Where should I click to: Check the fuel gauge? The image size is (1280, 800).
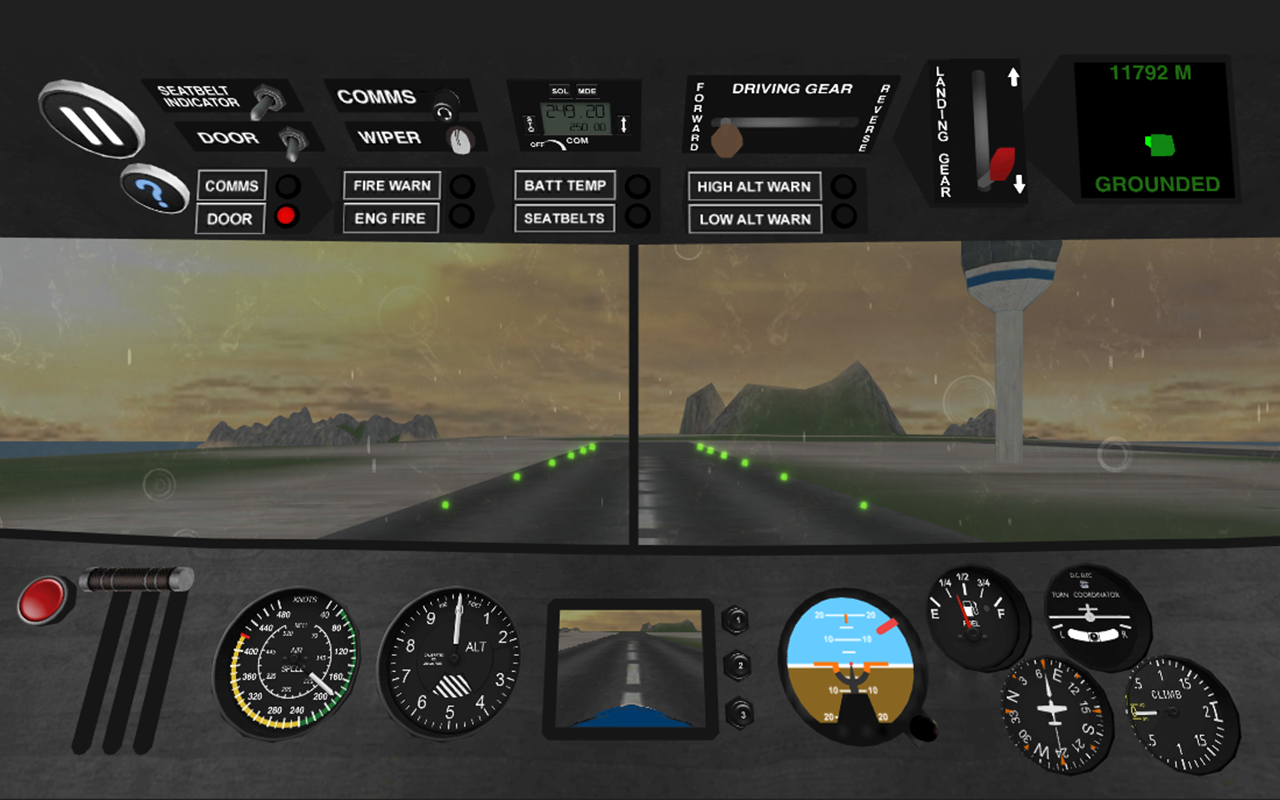pos(973,615)
